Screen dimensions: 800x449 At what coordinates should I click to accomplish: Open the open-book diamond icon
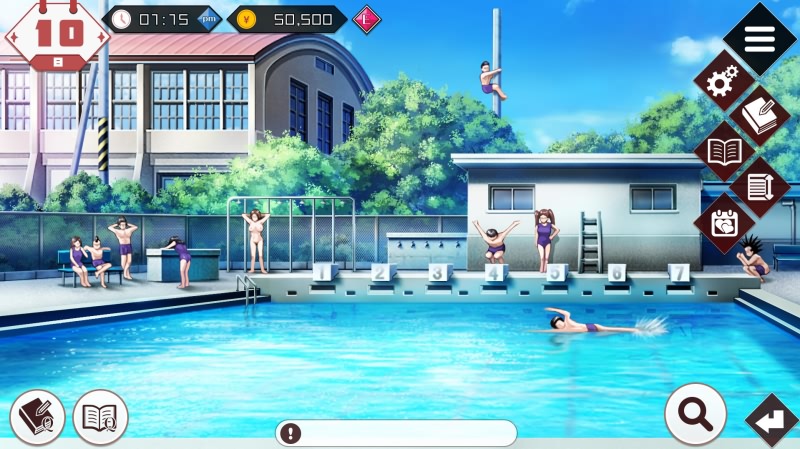pos(724,152)
